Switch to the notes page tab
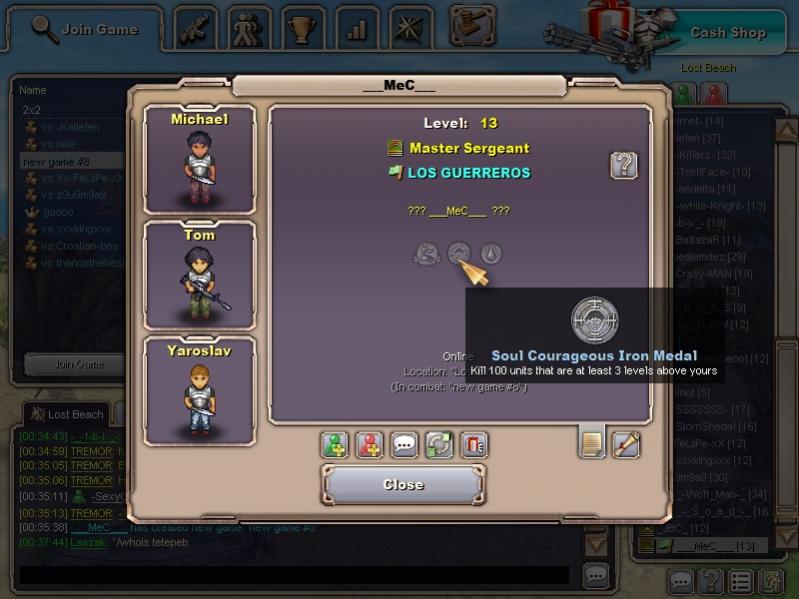The height and width of the screenshot is (599, 799). (x=592, y=443)
